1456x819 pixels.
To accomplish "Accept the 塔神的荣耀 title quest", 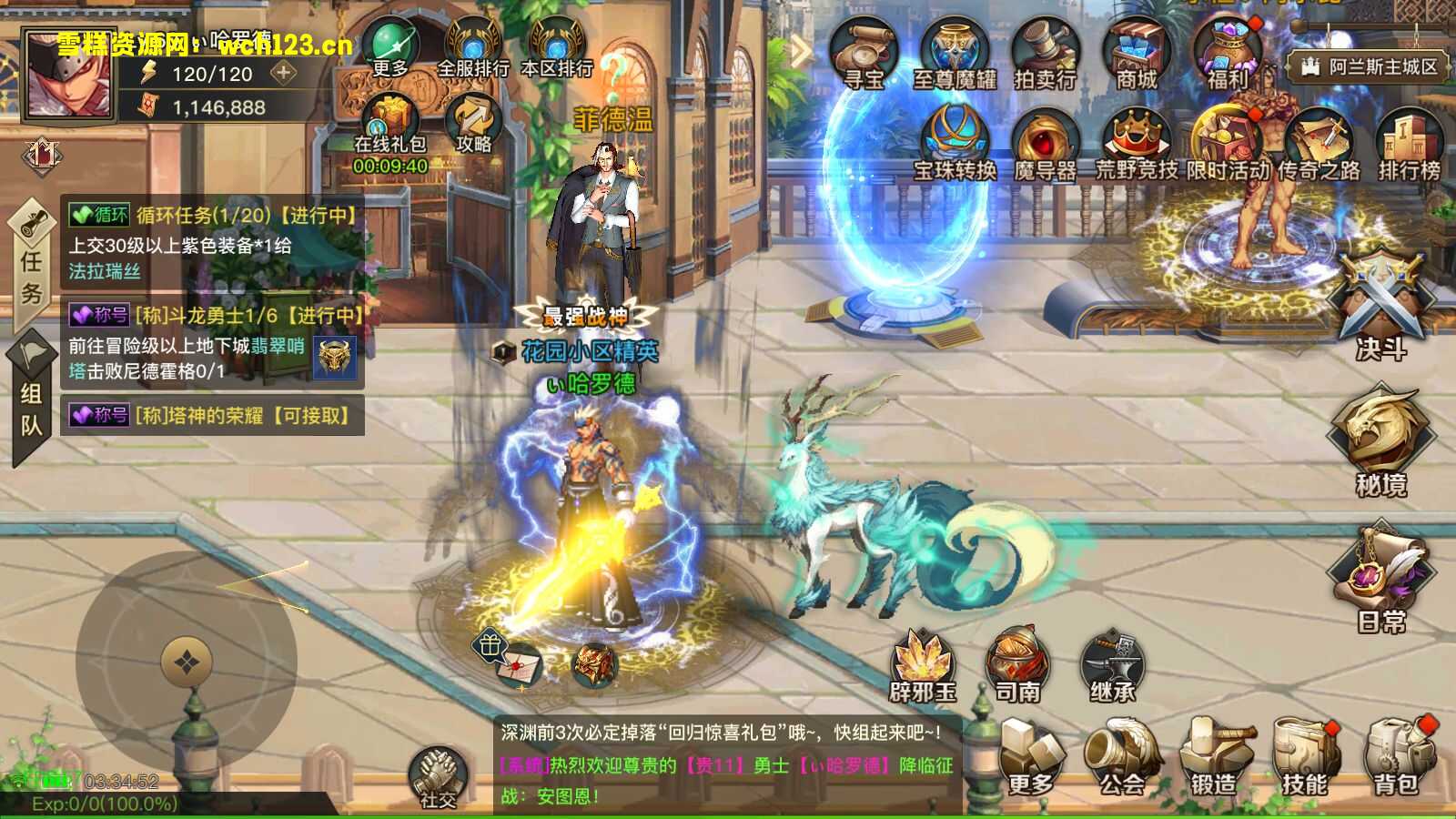I will click(213, 415).
